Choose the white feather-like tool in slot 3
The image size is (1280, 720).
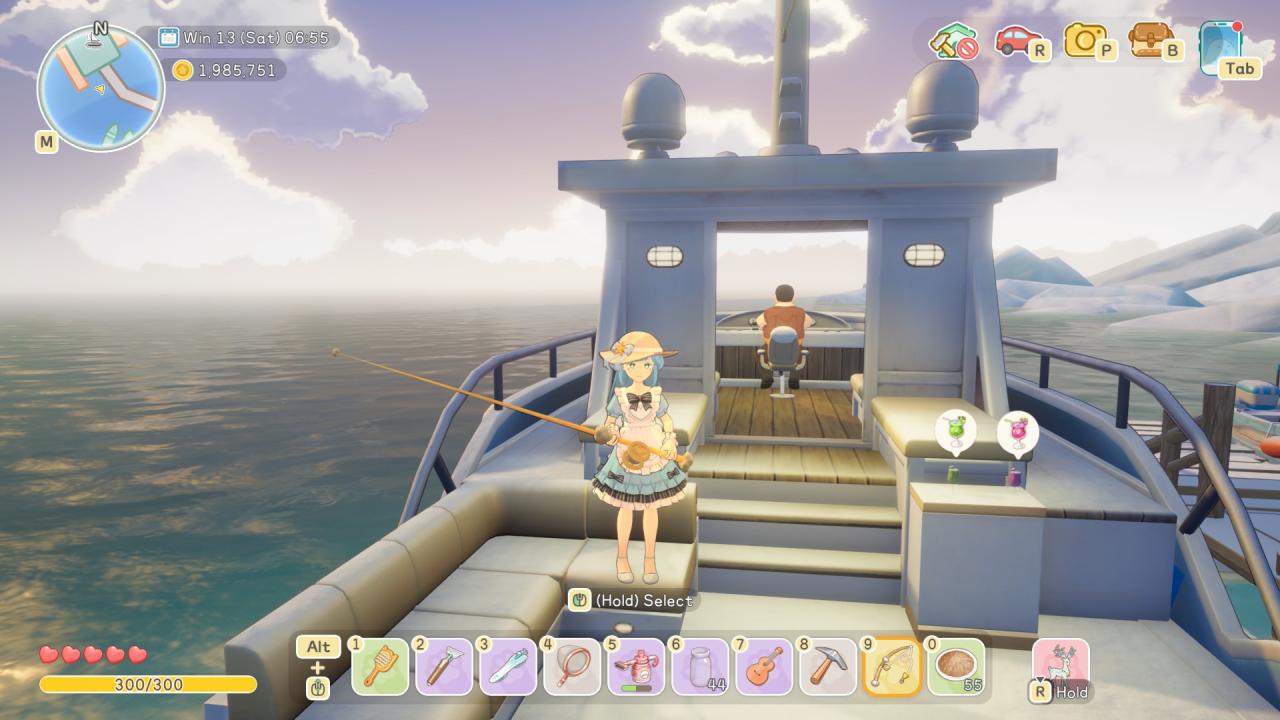point(508,667)
